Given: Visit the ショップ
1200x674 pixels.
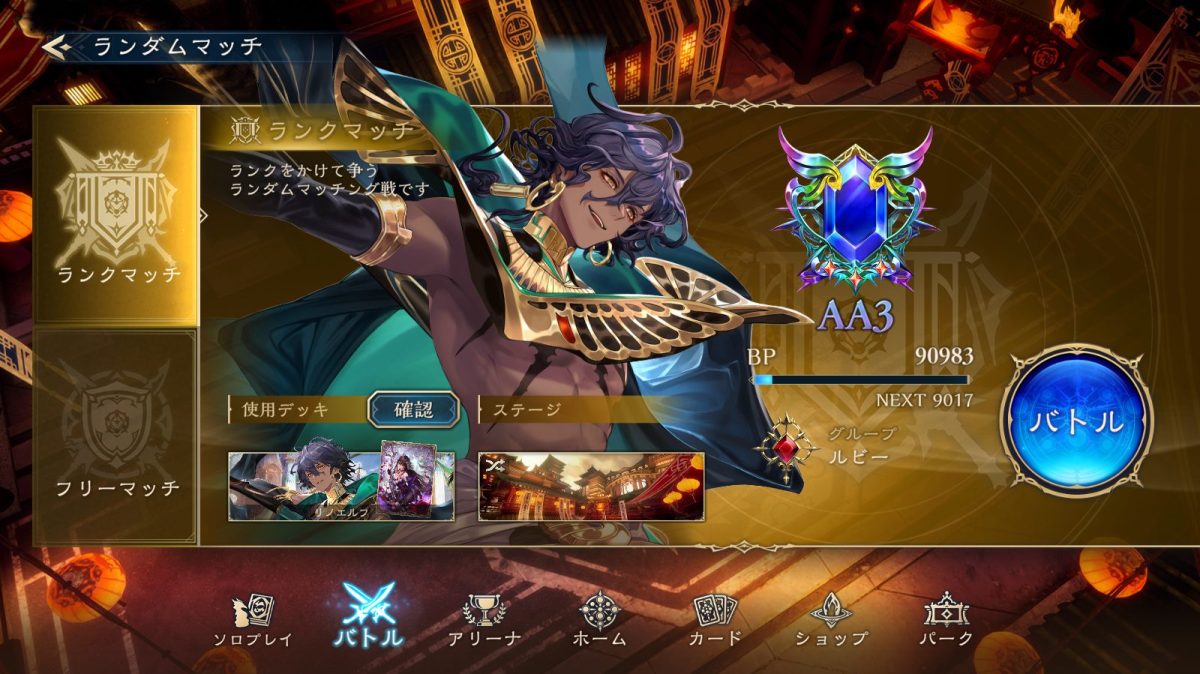Looking at the screenshot, I should click(831, 619).
